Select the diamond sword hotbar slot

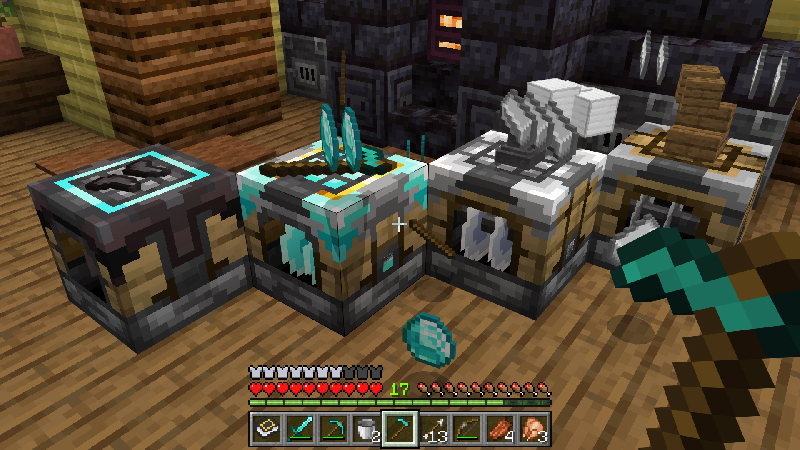tap(300, 429)
